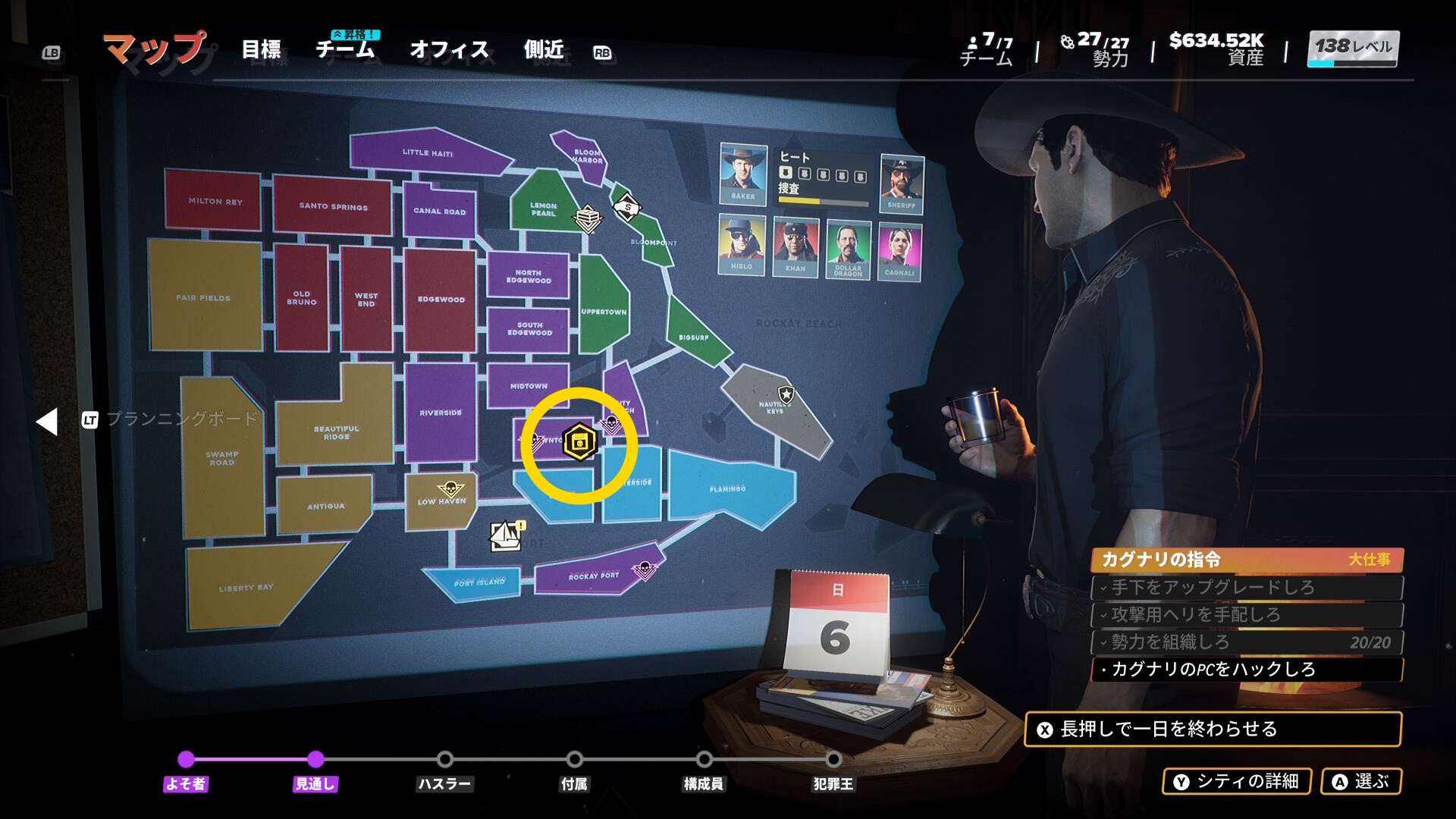This screenshot has height=819, width=1456.
Task: Click the ship marker near the port
Action: pyautogui.click(x=506, y=535)
